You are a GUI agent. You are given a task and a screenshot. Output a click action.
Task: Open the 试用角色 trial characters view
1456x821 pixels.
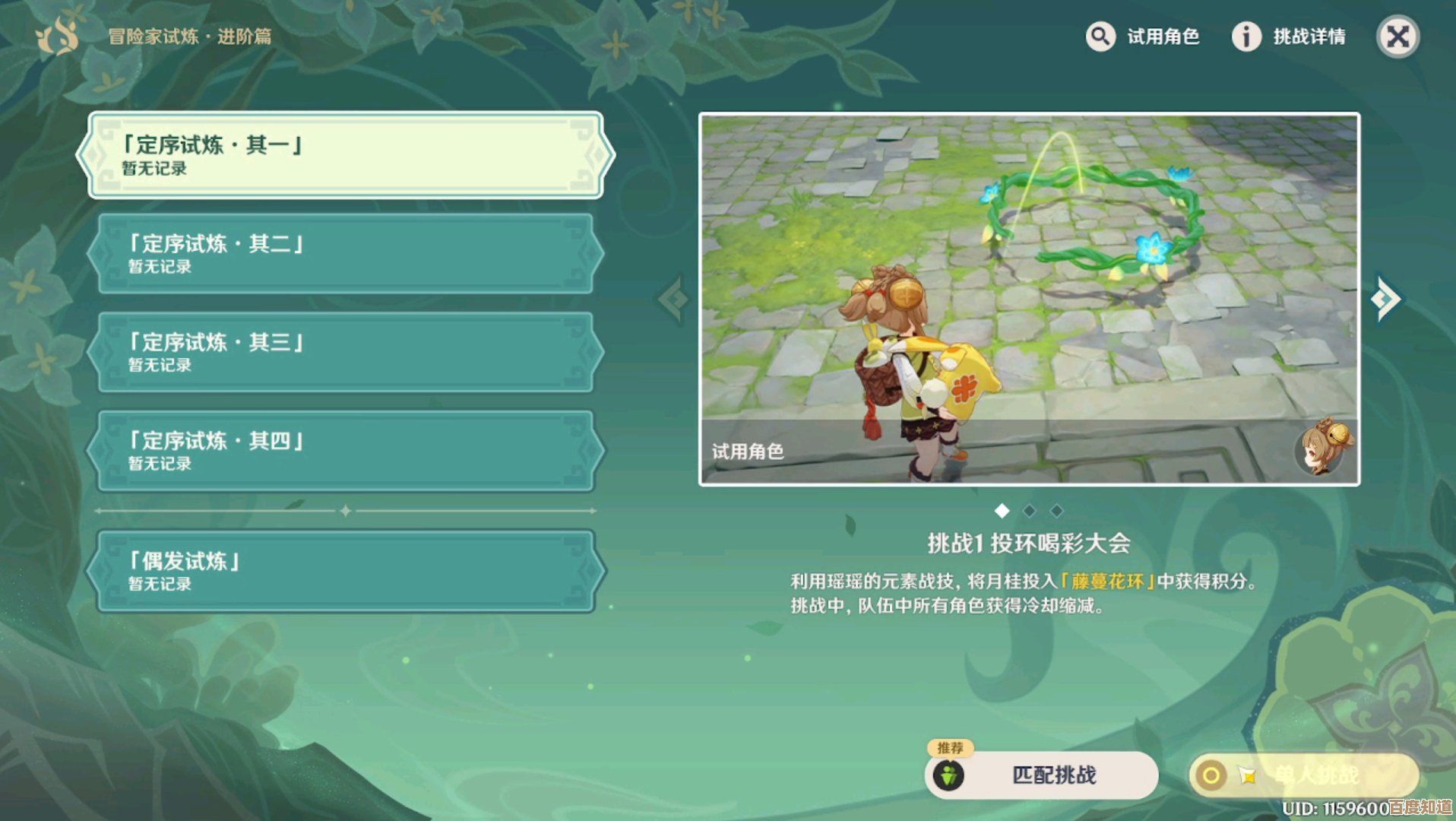click(x=1143, y=36)
